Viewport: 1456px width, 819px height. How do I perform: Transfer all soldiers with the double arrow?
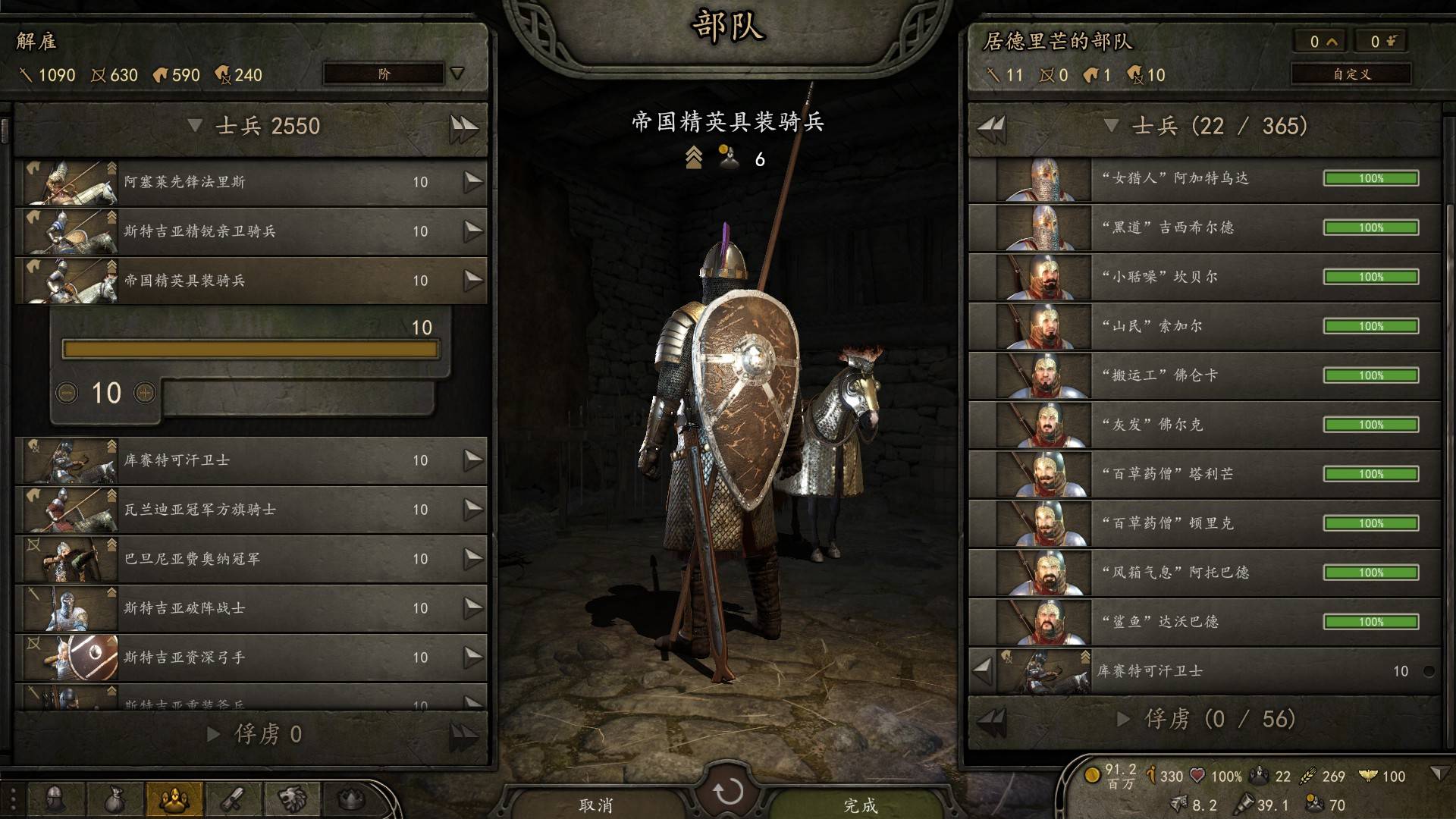(463, 127)
